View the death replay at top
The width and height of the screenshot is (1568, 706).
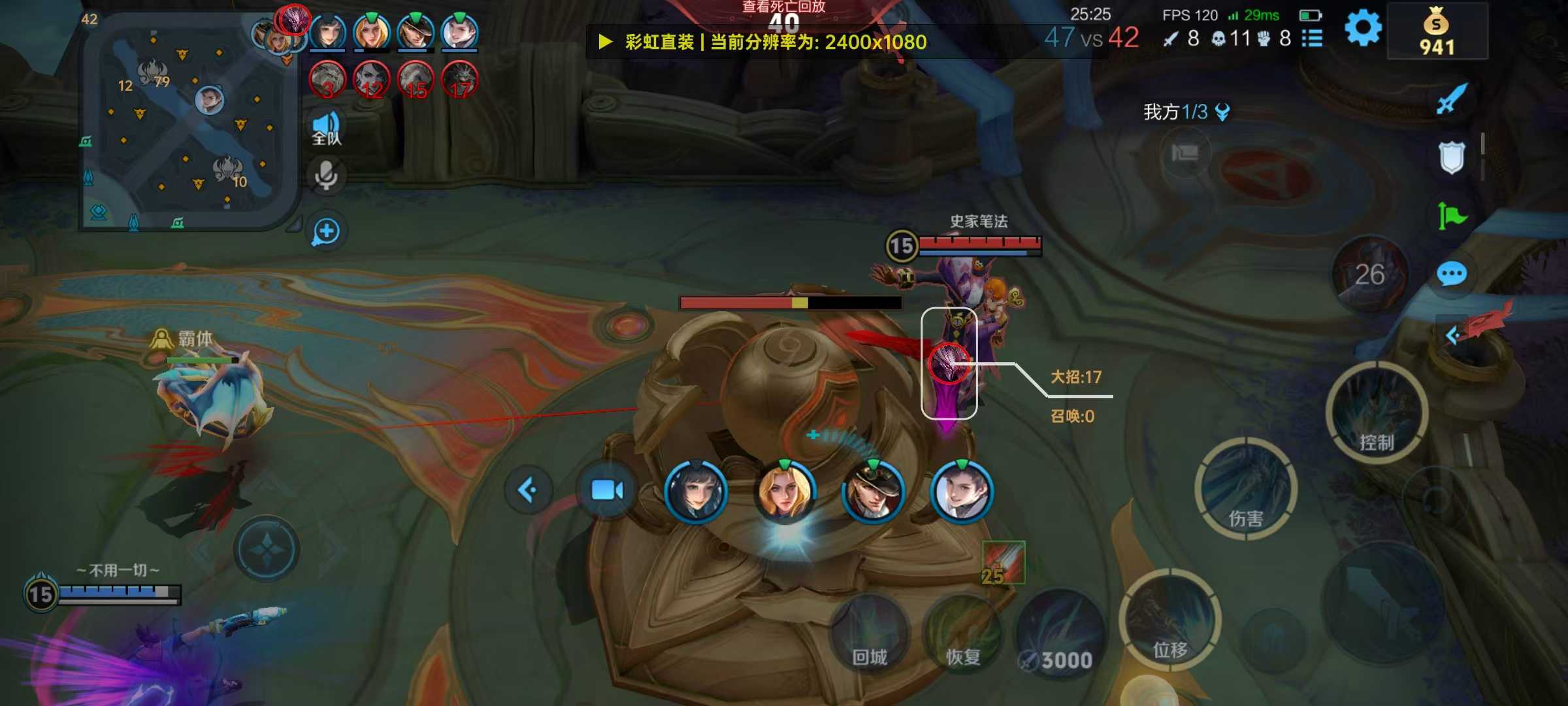point(783,8)
